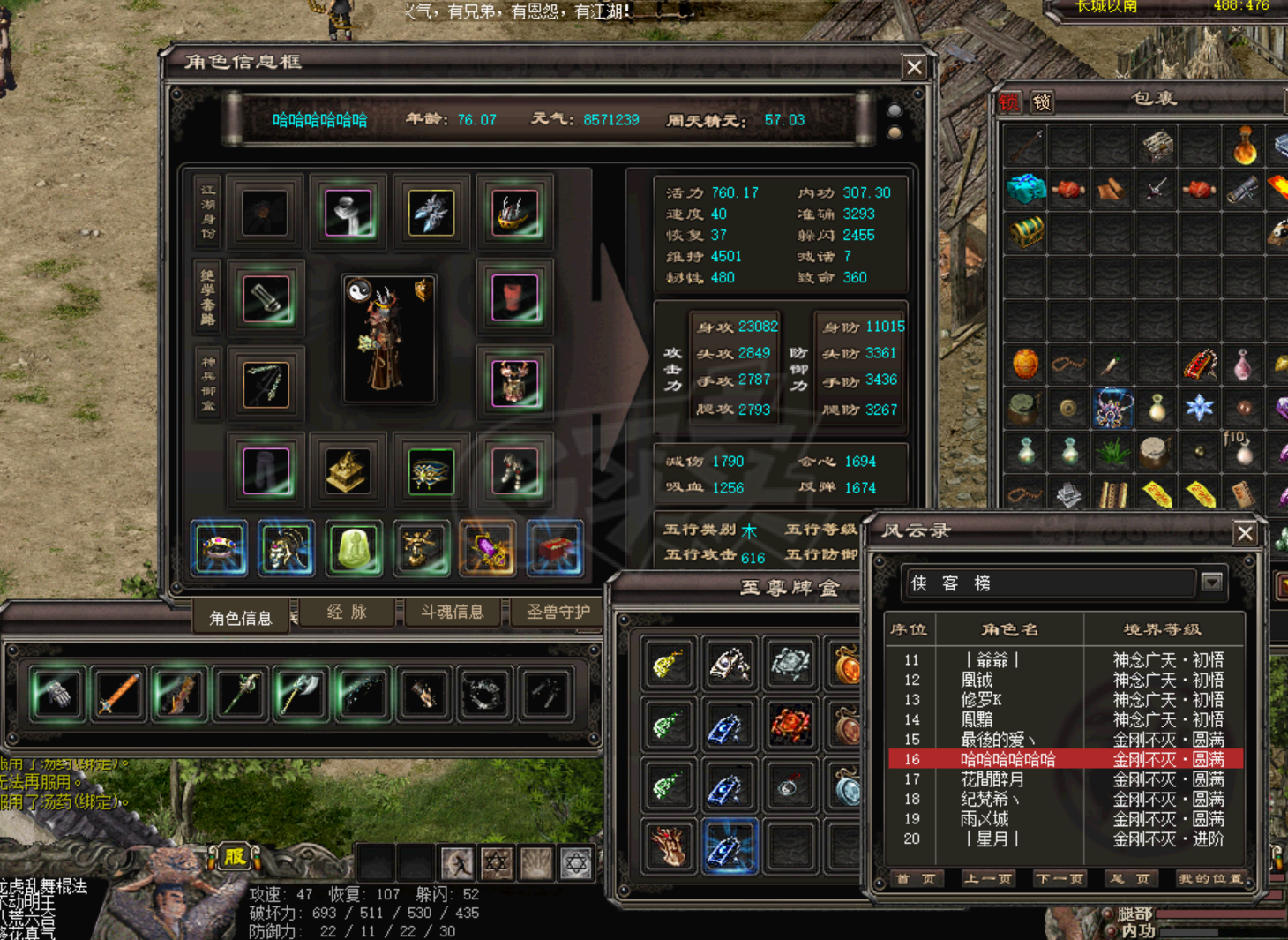Screen dimensions: 1288x940
Task: Select the blue gift box in bag
Action: [1025, 188]
